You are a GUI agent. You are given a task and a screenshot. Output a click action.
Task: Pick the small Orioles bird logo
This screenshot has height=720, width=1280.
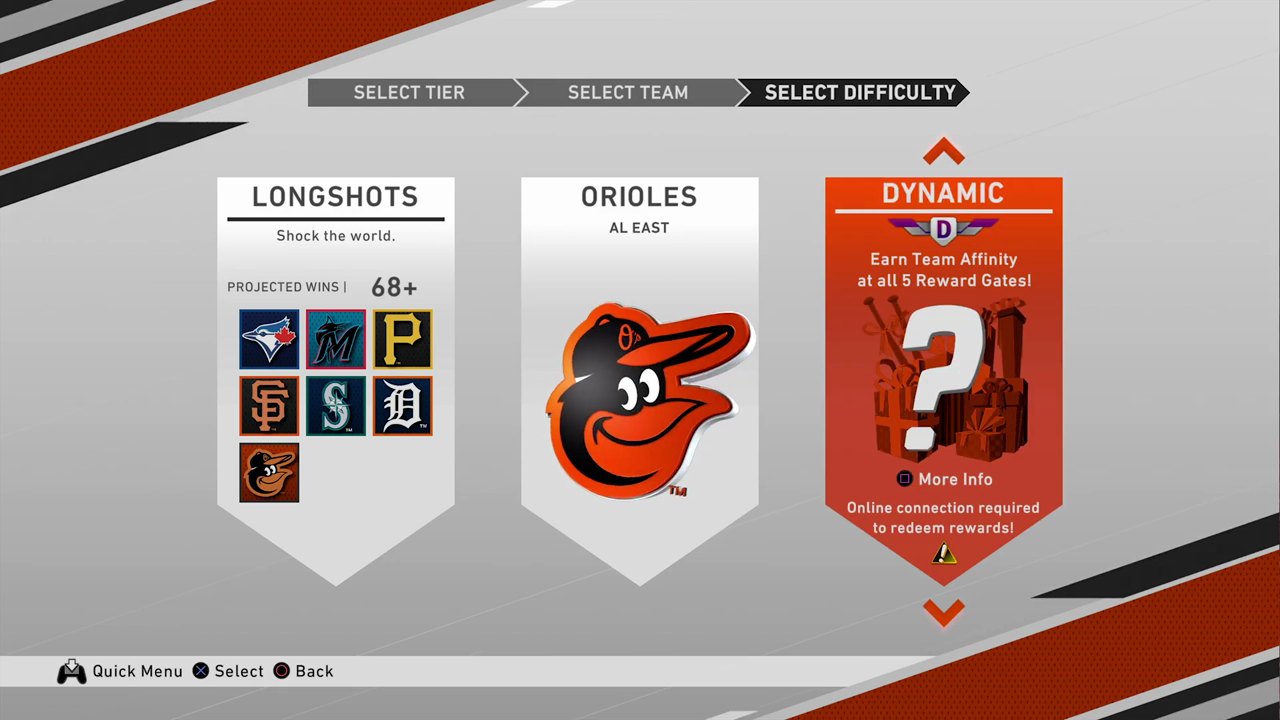point(269,472)
